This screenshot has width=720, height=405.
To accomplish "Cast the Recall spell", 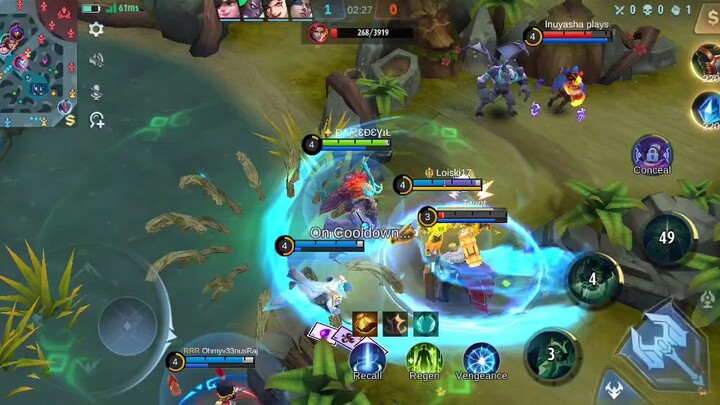I will [x=367, y=356].
